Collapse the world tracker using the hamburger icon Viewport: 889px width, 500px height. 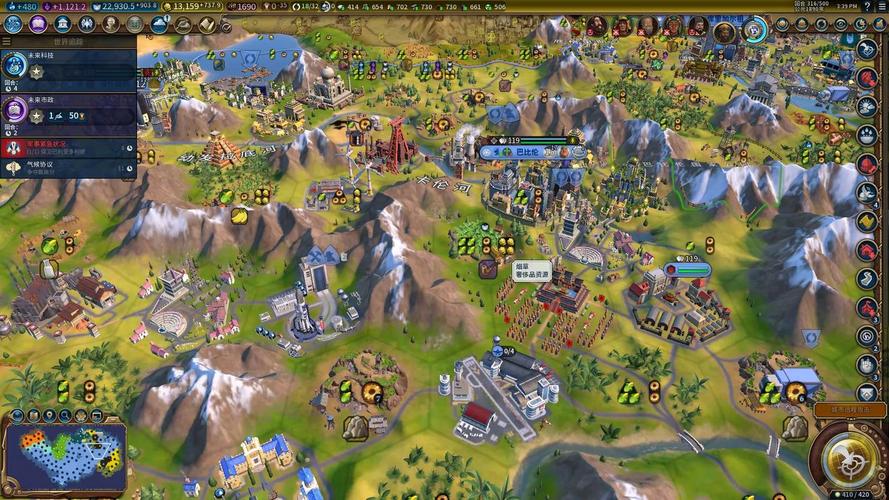click(8, 41)
